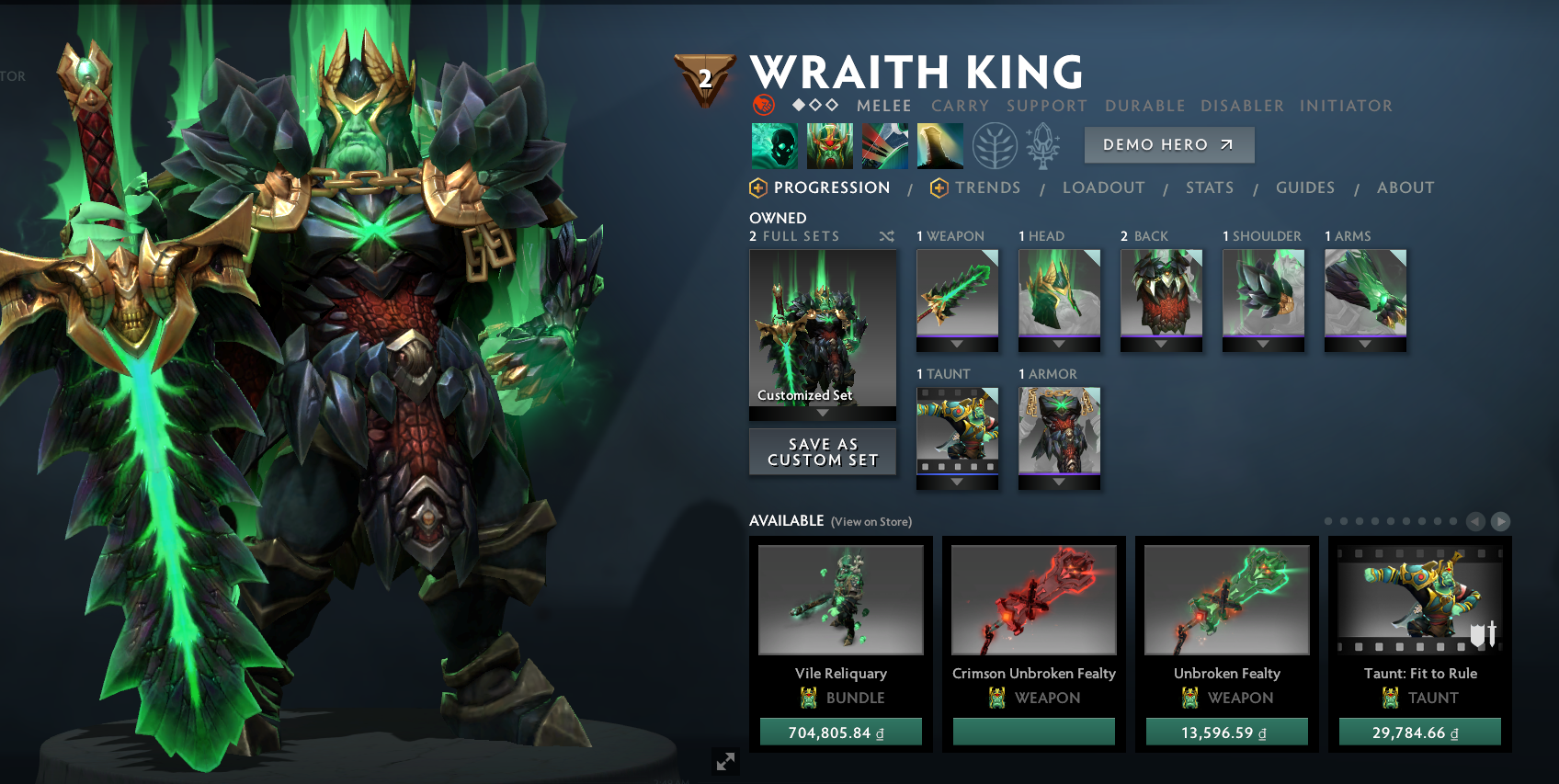Select the Vampiric Spirit ability icon
The width and height of the screenshot is (1559, 784).
(830, 144)
